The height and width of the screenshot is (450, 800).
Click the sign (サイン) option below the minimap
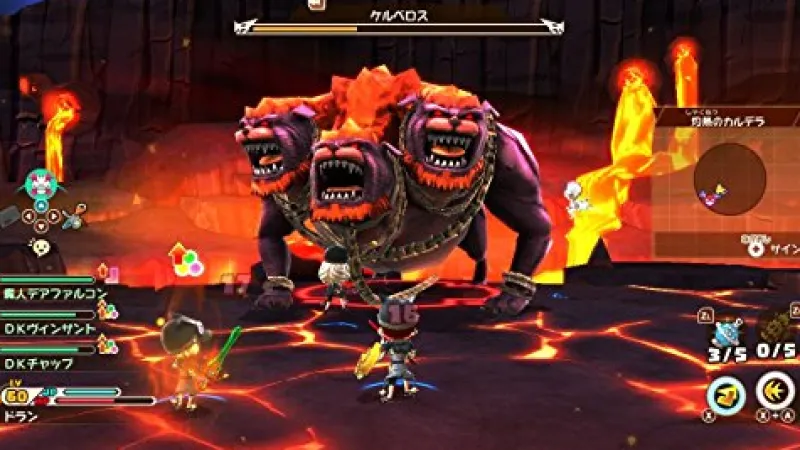[778, 248]
